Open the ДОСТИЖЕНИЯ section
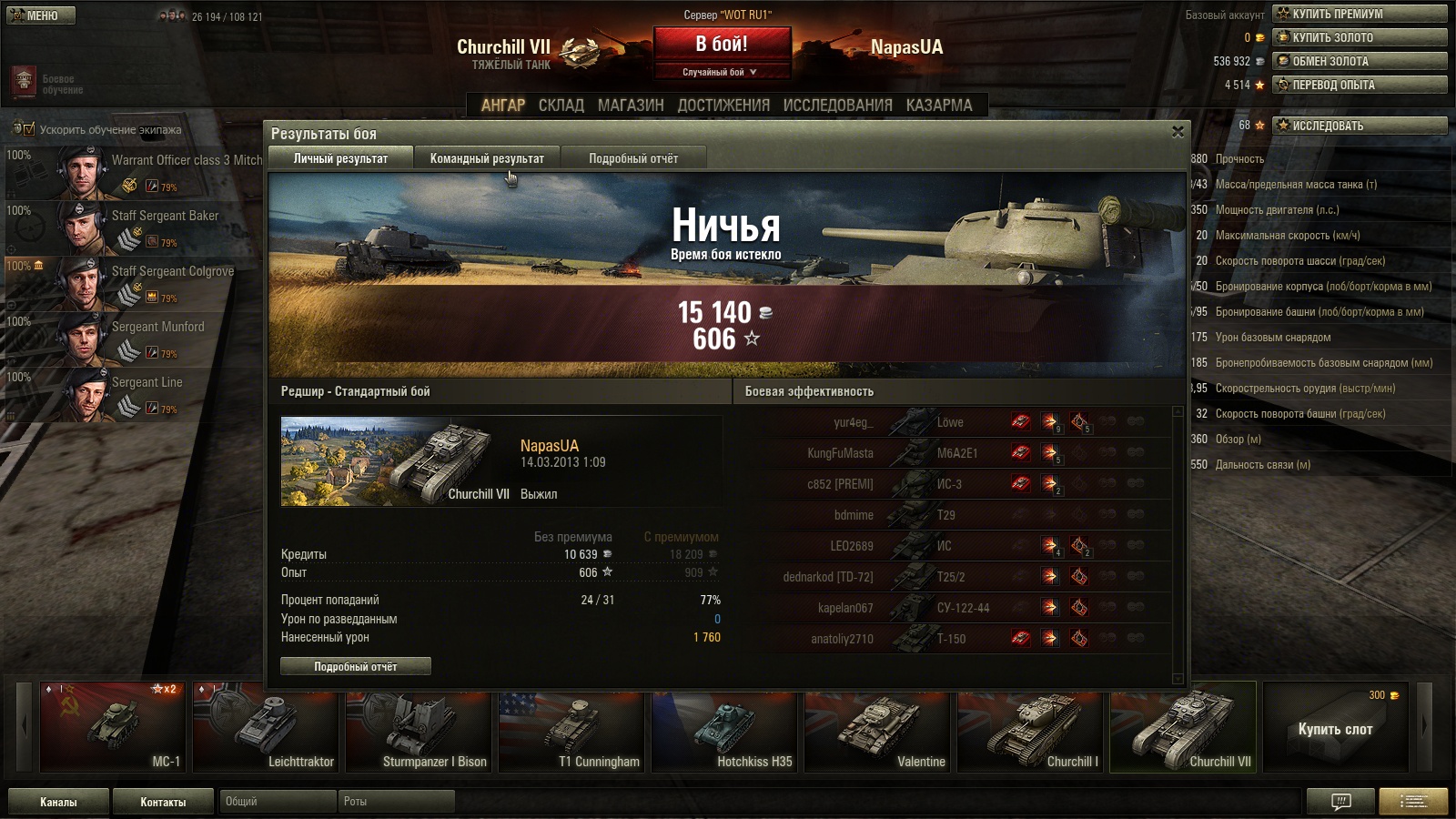This screenshot has width=1456, height=819. (723, 106)
